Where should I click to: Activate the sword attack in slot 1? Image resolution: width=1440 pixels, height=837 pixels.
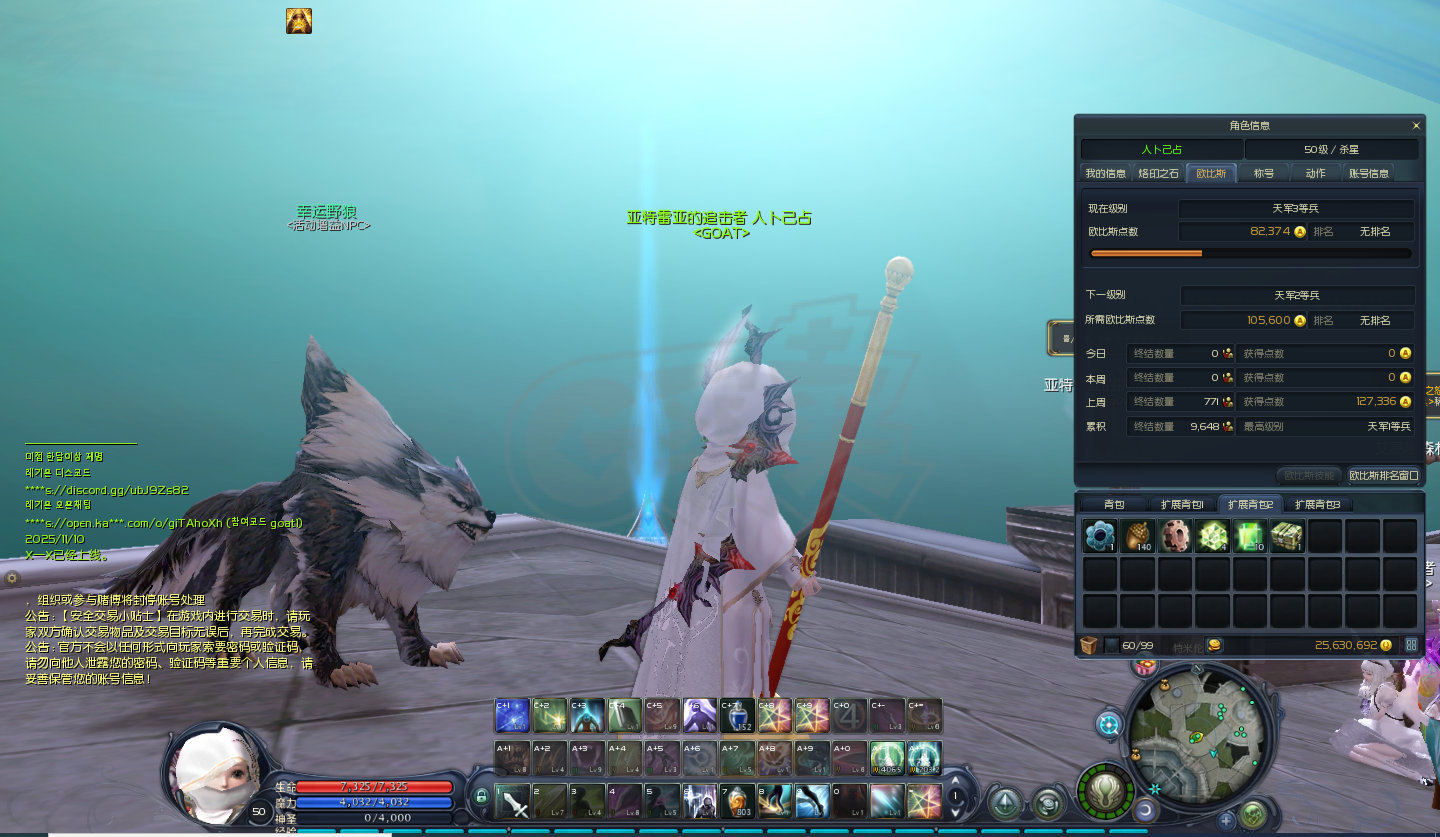512,801
